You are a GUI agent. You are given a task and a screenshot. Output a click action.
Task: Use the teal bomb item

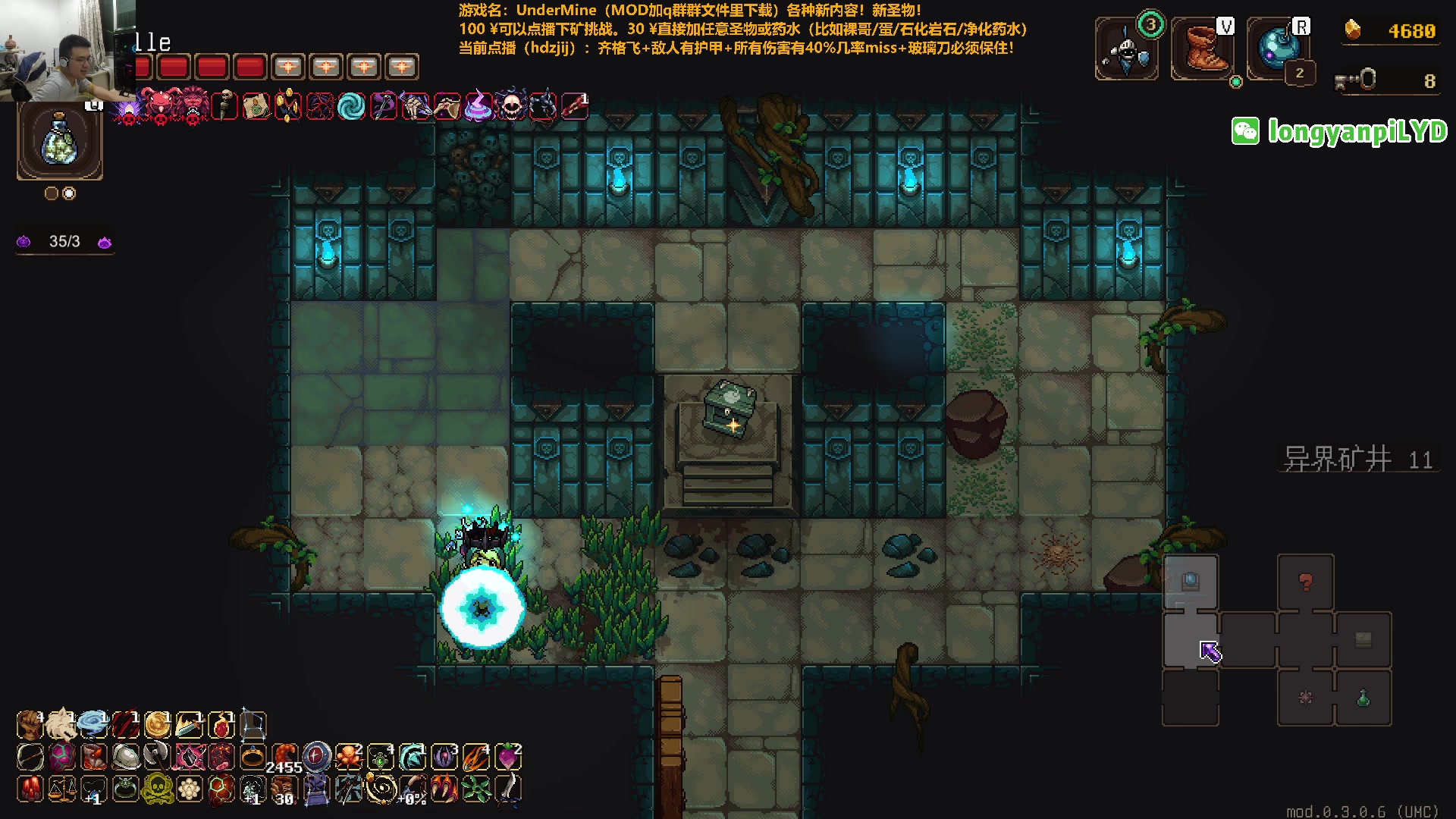tap(1278, 47)
